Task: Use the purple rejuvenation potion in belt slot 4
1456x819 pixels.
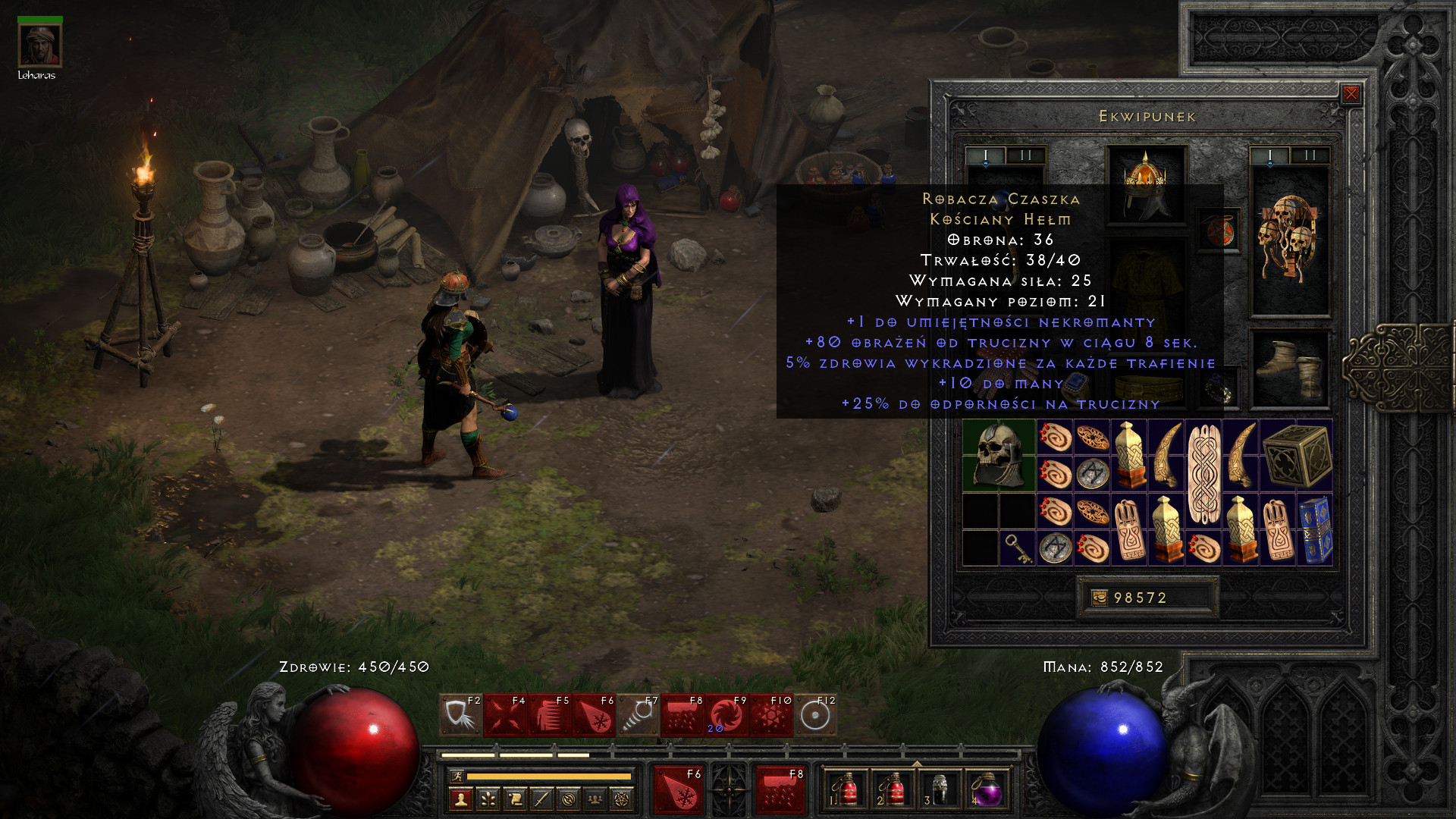Action: click(x=986, y=790)
